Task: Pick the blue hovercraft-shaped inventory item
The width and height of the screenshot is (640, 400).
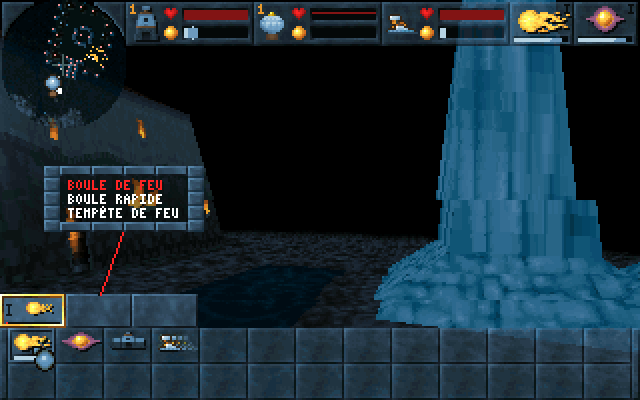Action: click(x=128, y=343)
